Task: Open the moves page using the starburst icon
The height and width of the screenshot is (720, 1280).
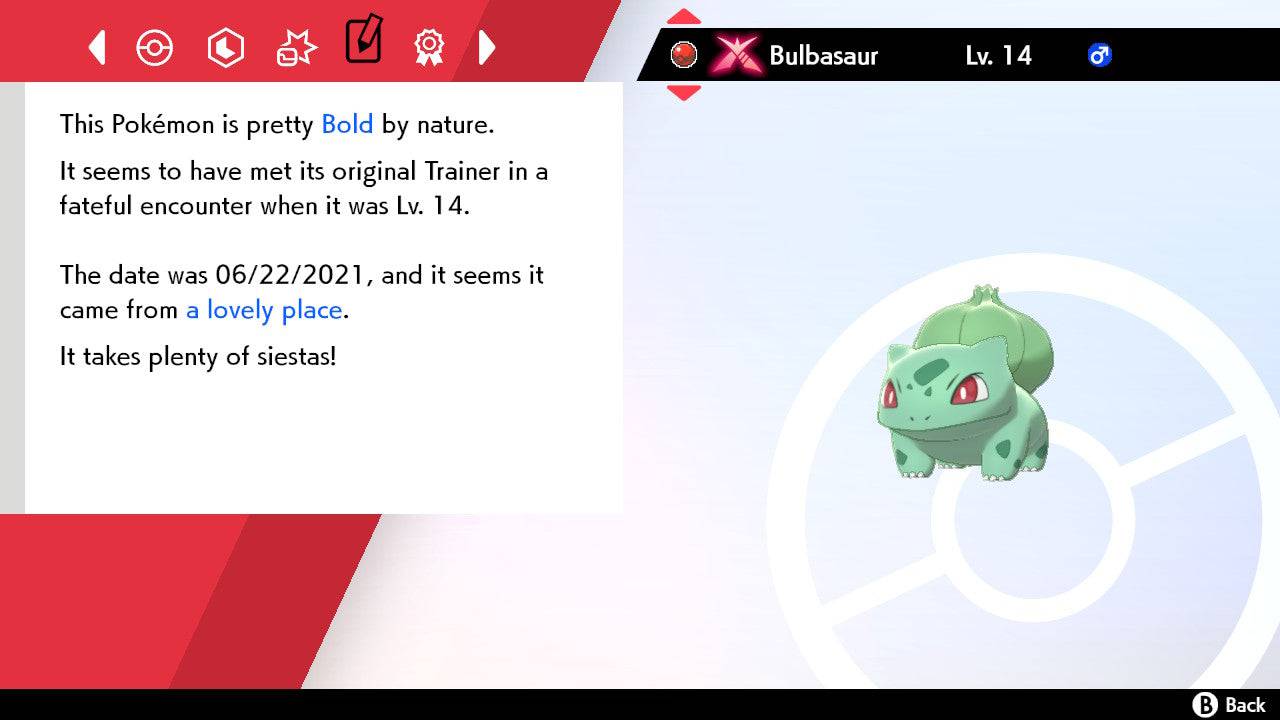Action: [295, 47]
